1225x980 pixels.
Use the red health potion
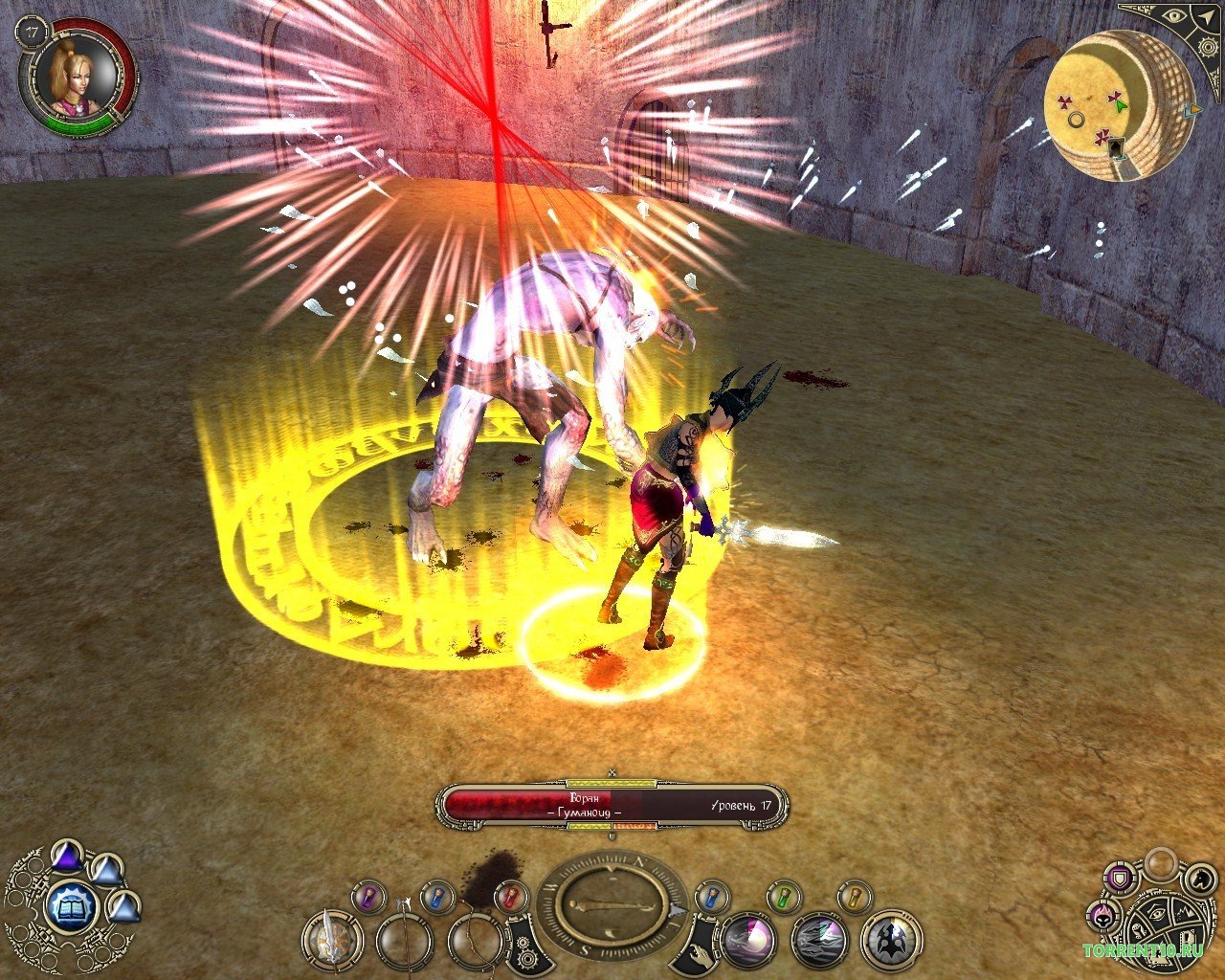click(x=510, y=897)
